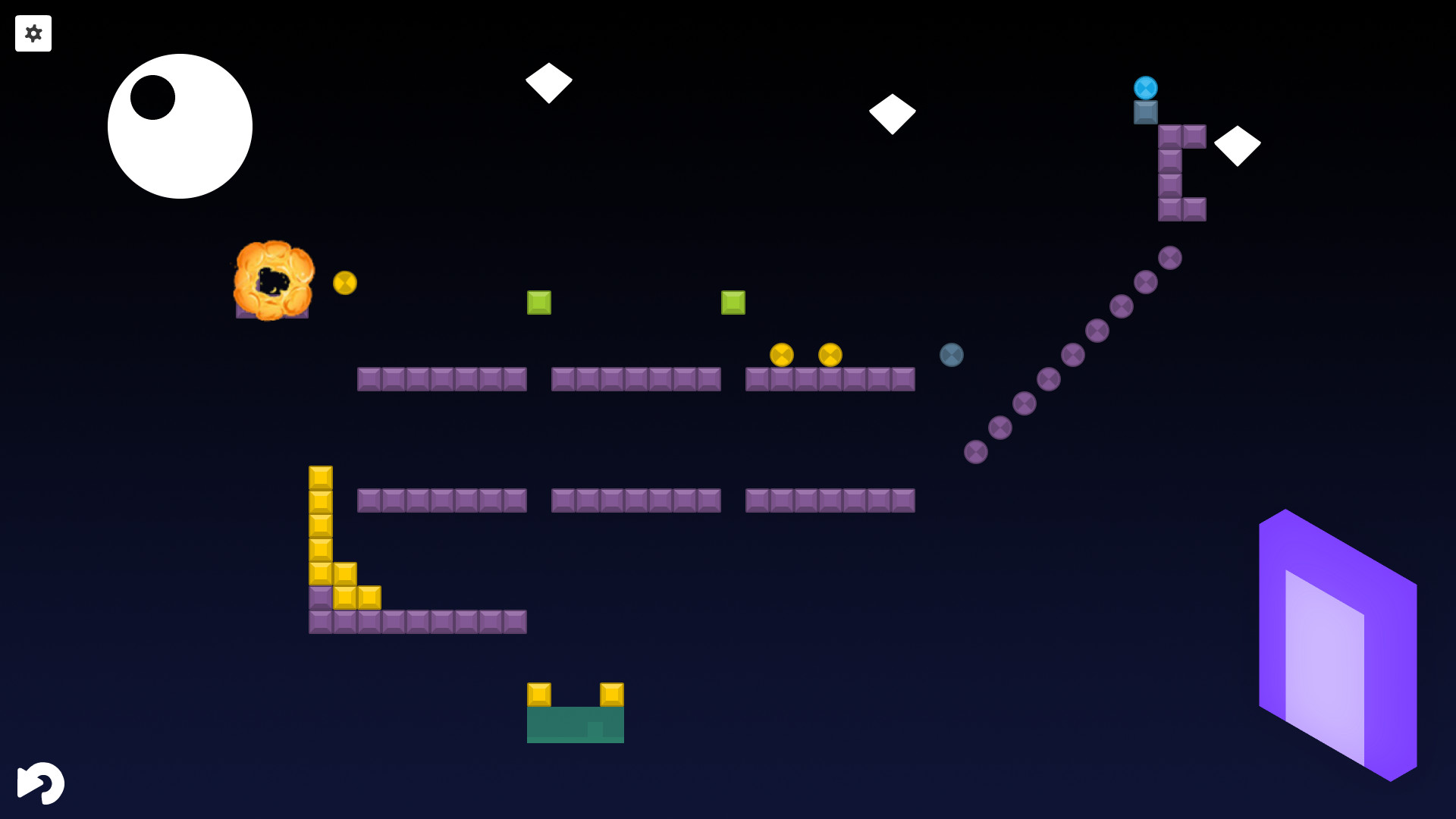Select the blue player ball
This screenshot has height=819, width=1456.
click(1145, 88)
